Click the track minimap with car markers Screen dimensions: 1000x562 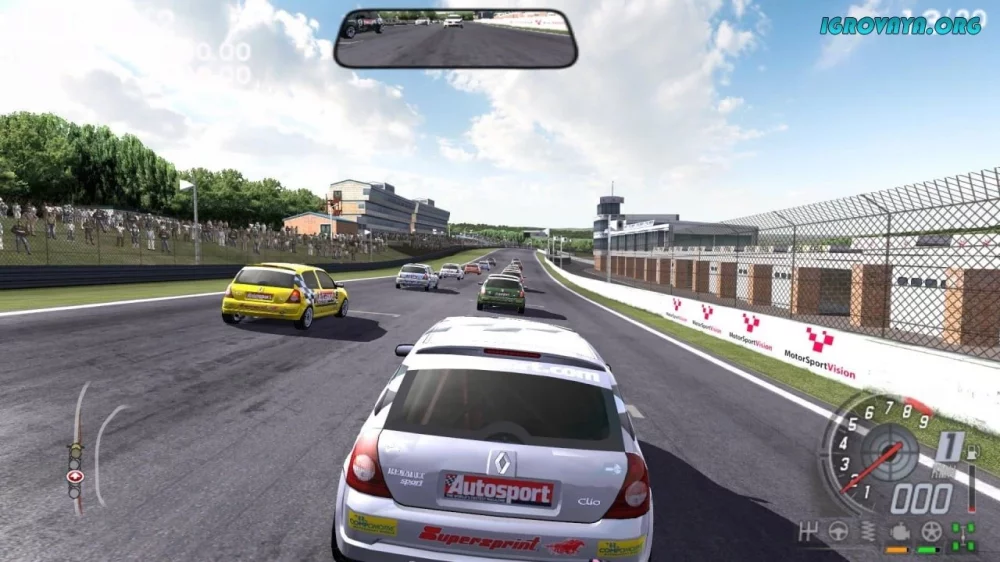point(90,448)
